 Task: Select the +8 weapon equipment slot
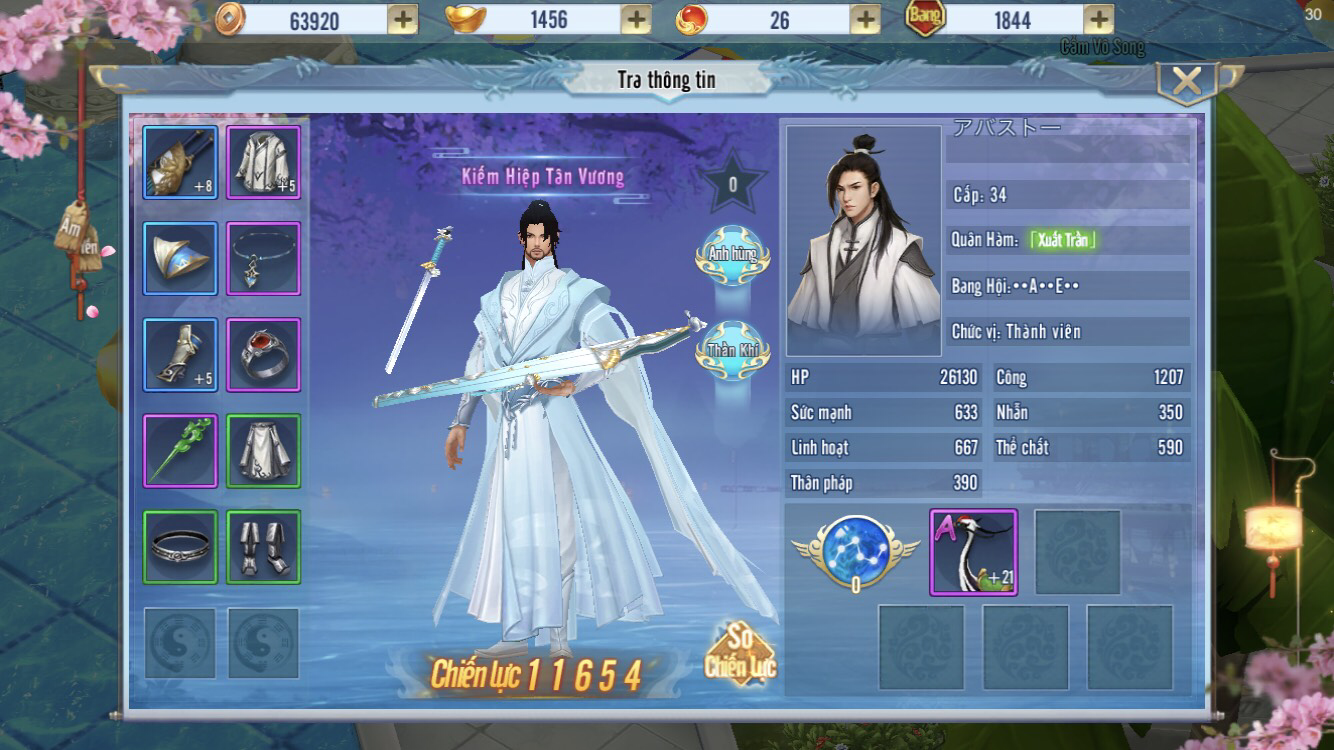[180, 162]
